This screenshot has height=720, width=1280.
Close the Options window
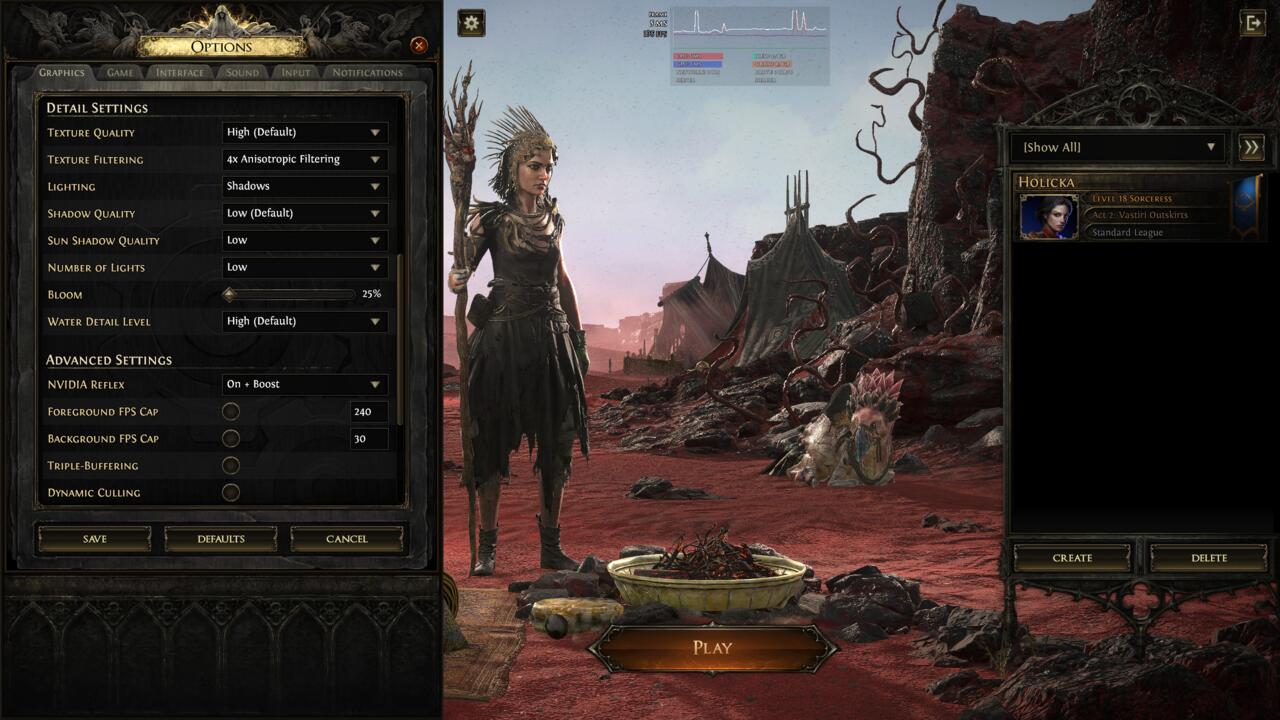(x=419, y=45)
